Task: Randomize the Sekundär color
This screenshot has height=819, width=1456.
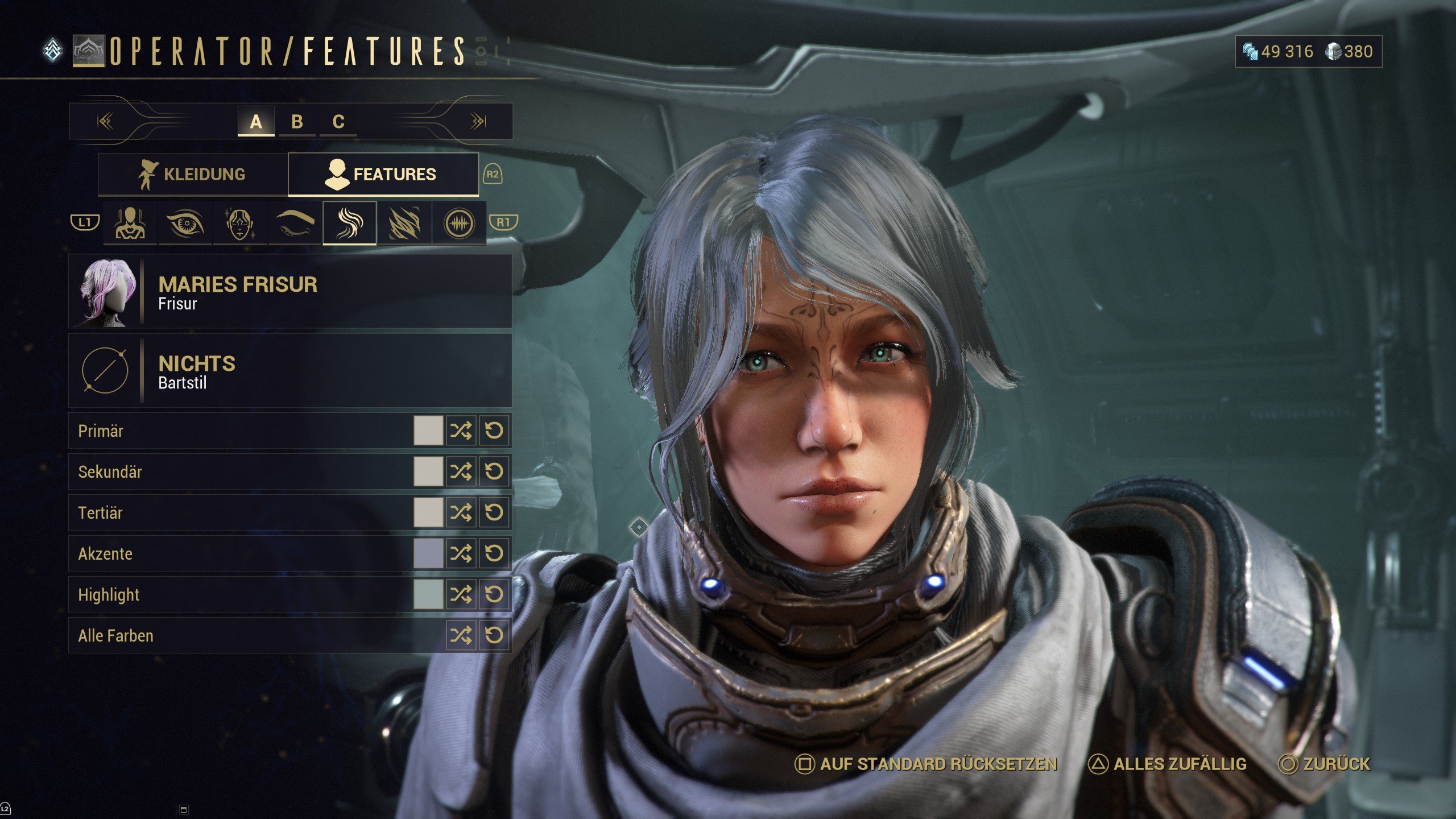Action: 461,471
